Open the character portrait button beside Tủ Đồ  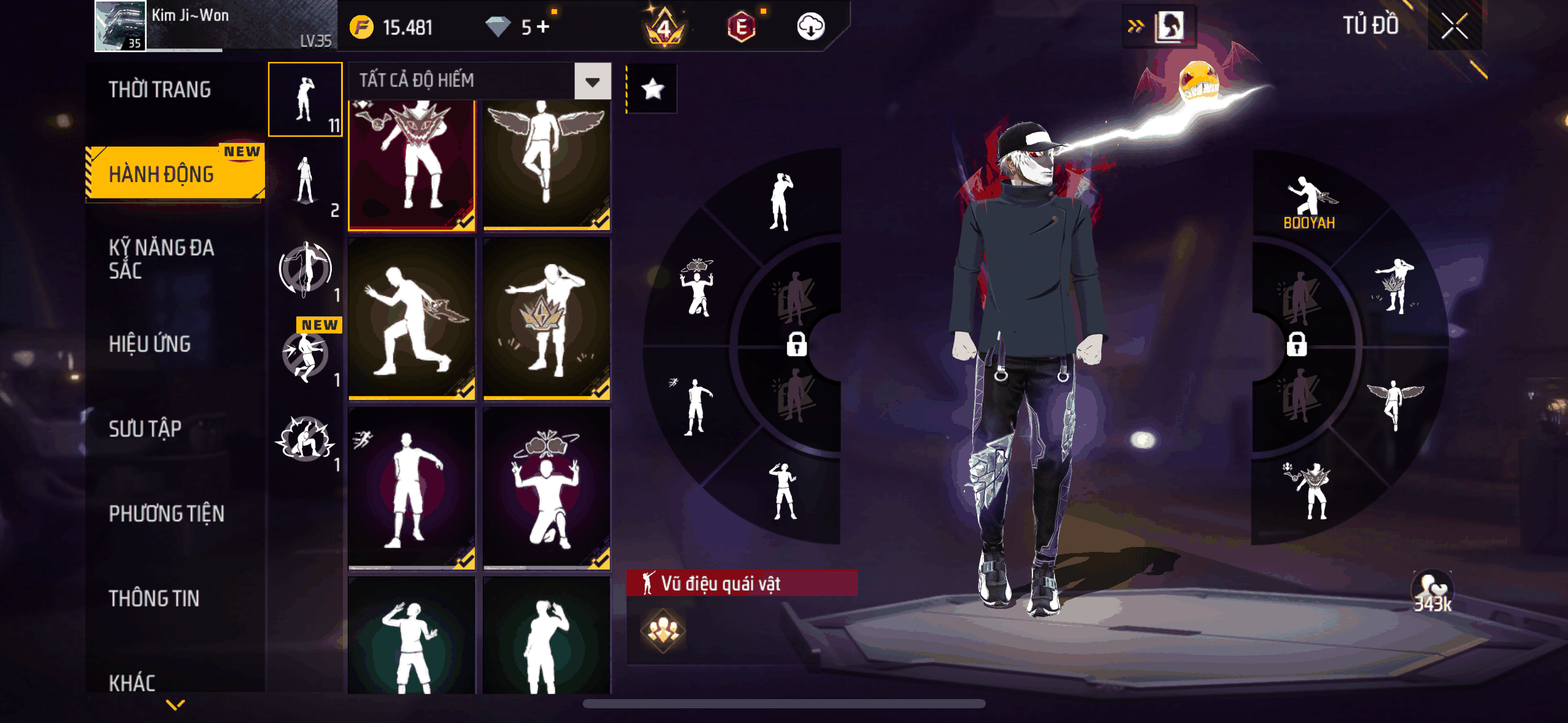(1170, 26)
